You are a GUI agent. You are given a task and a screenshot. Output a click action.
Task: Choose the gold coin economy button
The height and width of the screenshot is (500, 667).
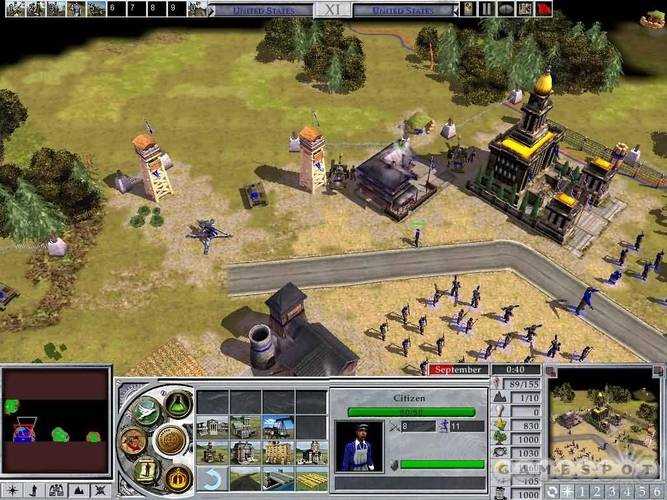pos(170,440)
